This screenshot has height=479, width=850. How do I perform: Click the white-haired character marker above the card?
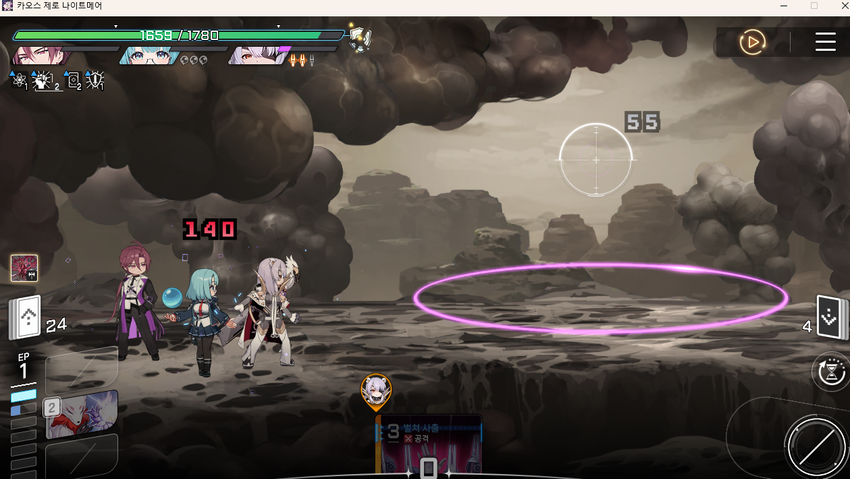point(376,391)
